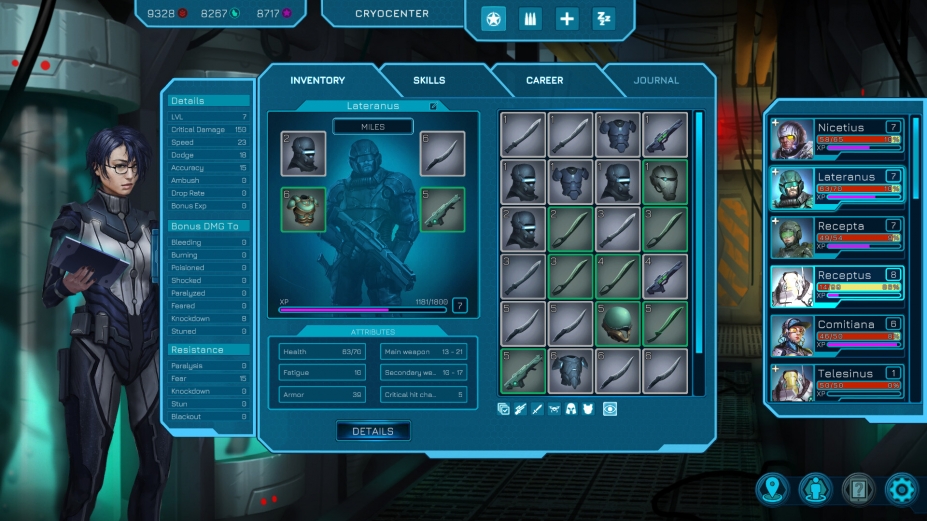Filter inventory by sword melee icon

click(538, 409)
